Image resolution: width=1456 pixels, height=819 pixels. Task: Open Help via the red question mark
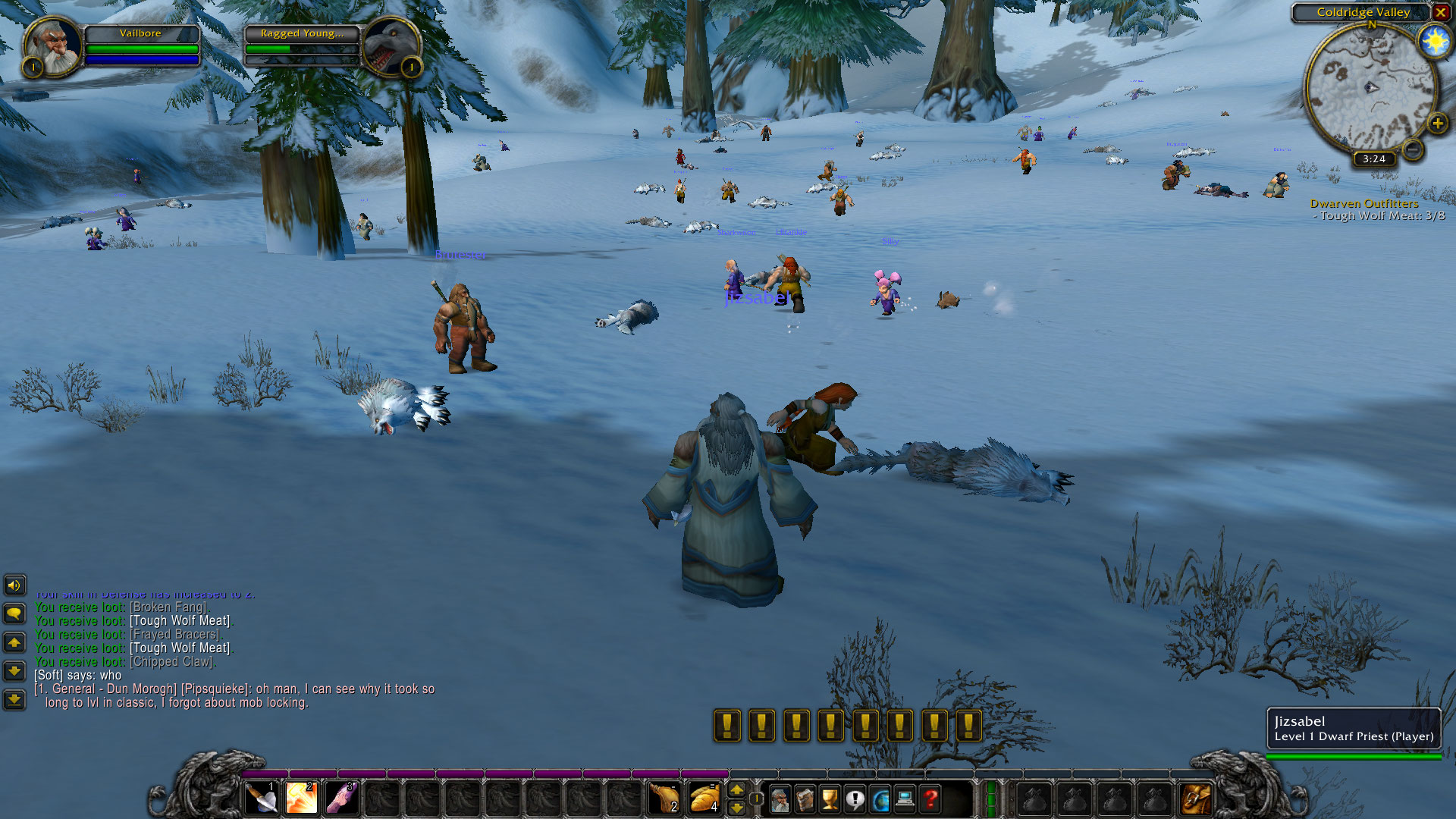(931, 799)
